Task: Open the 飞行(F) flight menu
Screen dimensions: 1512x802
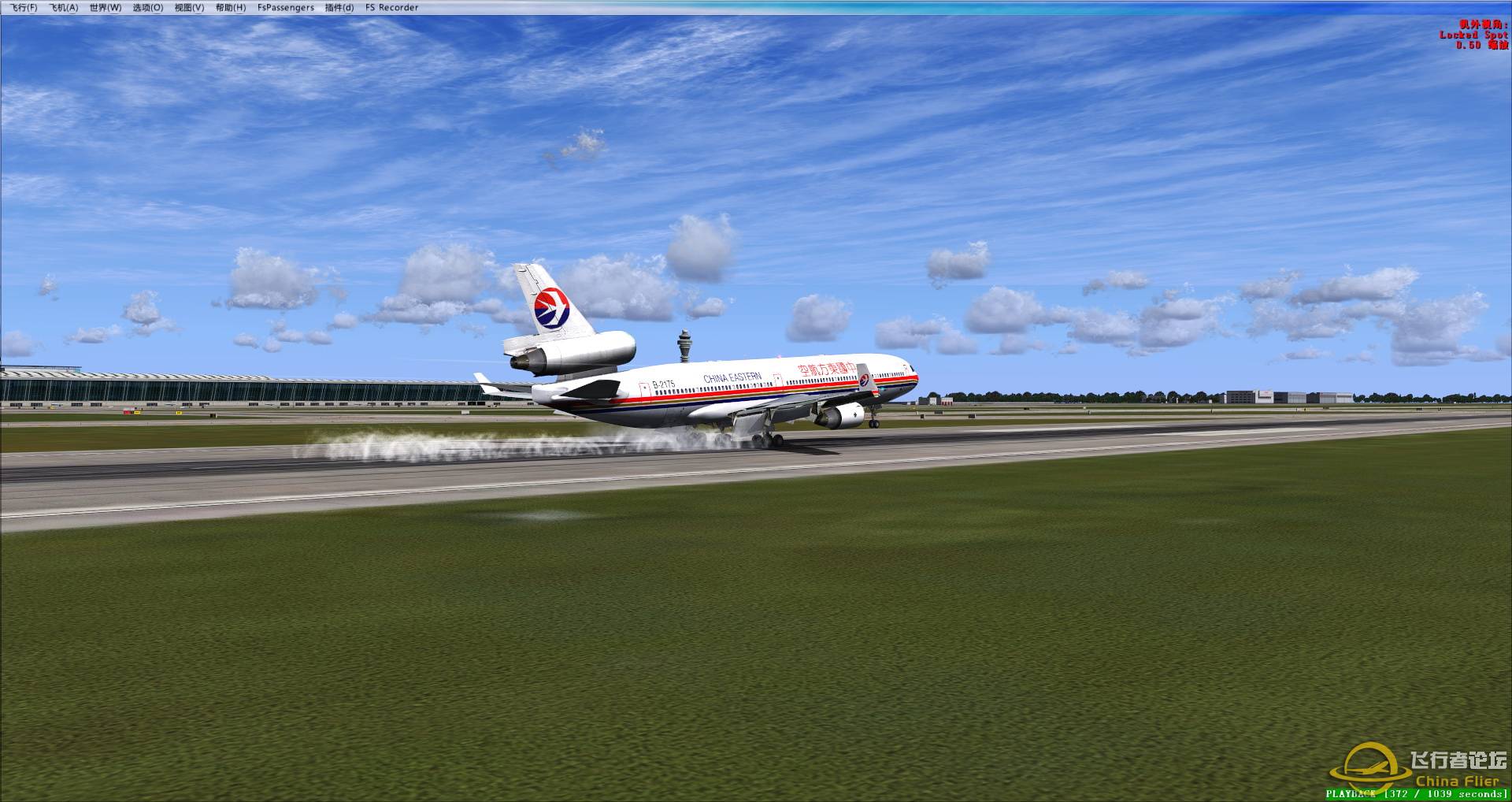Action: point(24,7)
